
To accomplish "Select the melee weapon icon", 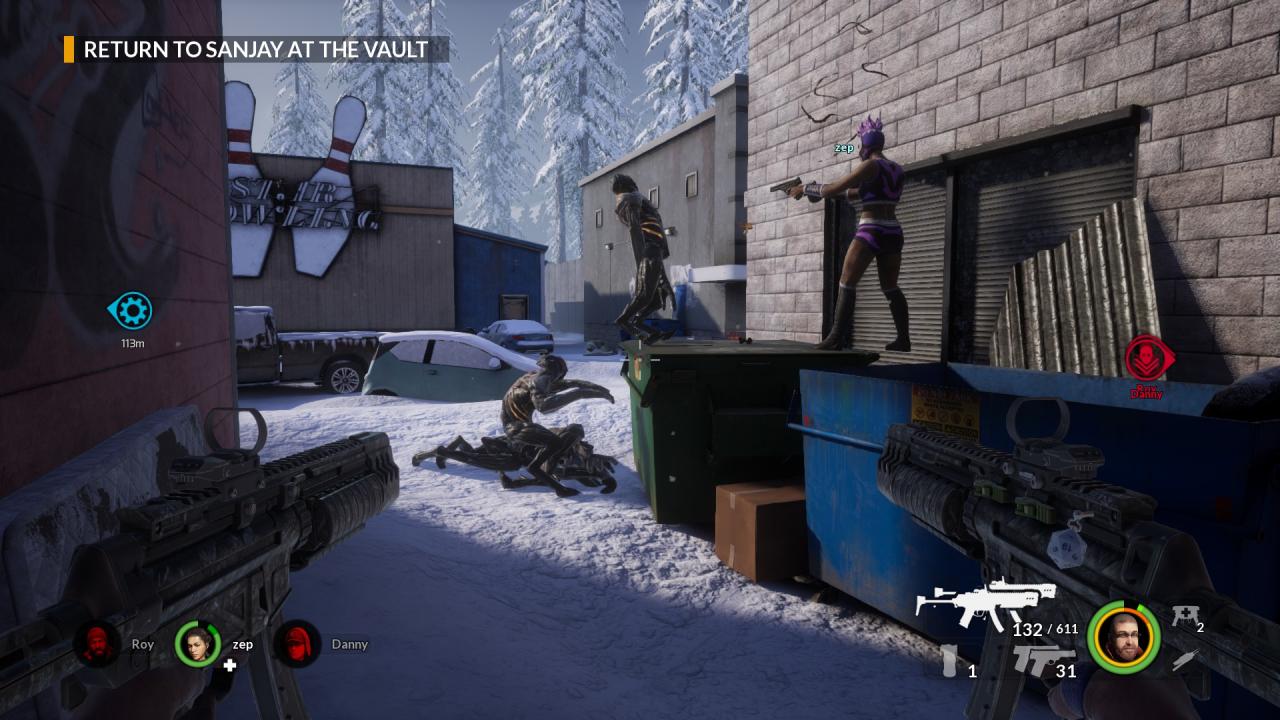I will [x=1185, y=659].
